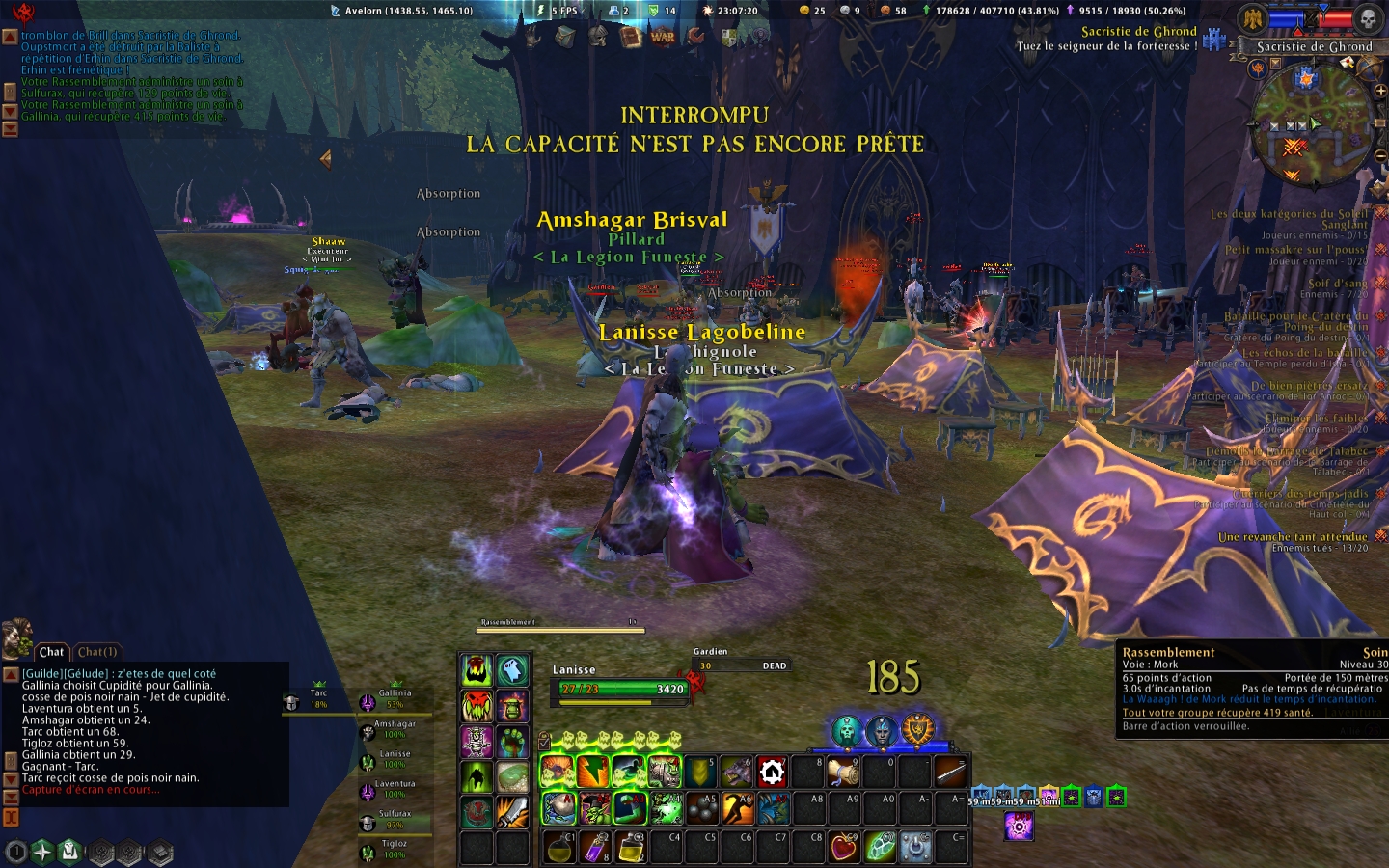
Task: Switch to the Chat(1) tab
Action: tap(97, 652)
